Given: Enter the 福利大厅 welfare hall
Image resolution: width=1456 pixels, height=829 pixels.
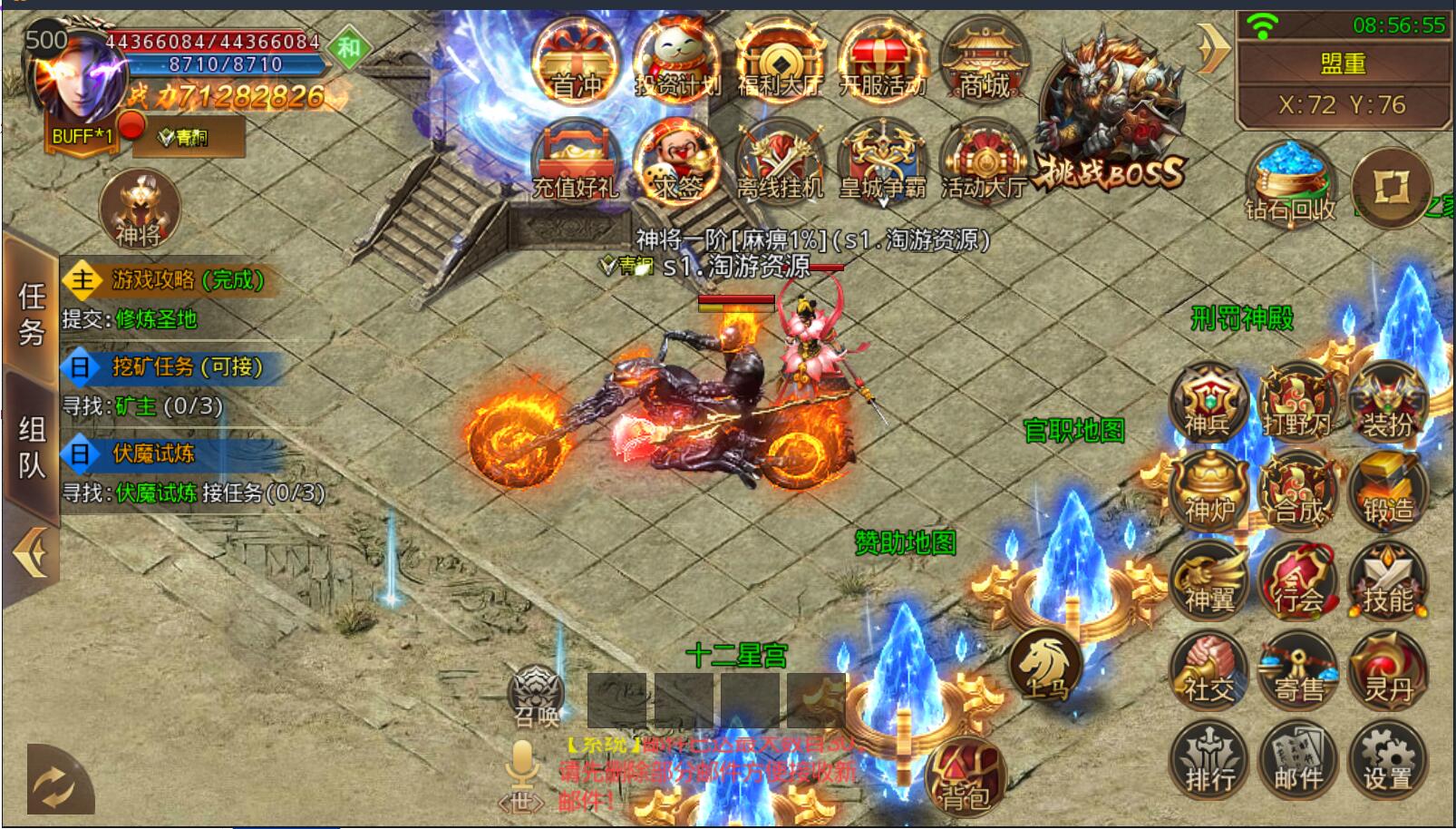Looking at the screenshot, I should pos(779,62).
